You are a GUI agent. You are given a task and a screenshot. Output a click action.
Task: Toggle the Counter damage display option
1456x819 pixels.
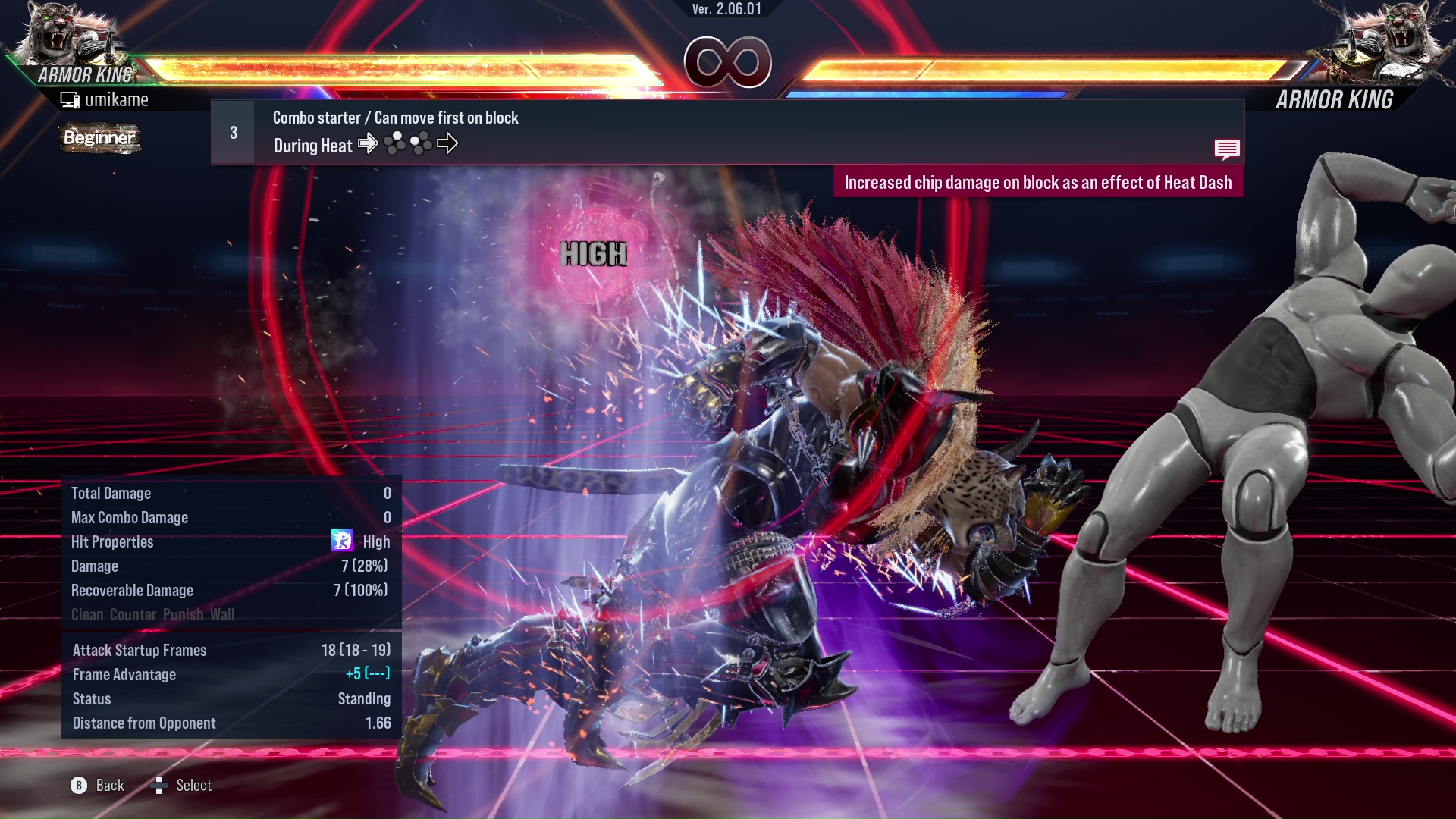click(133, 615)
